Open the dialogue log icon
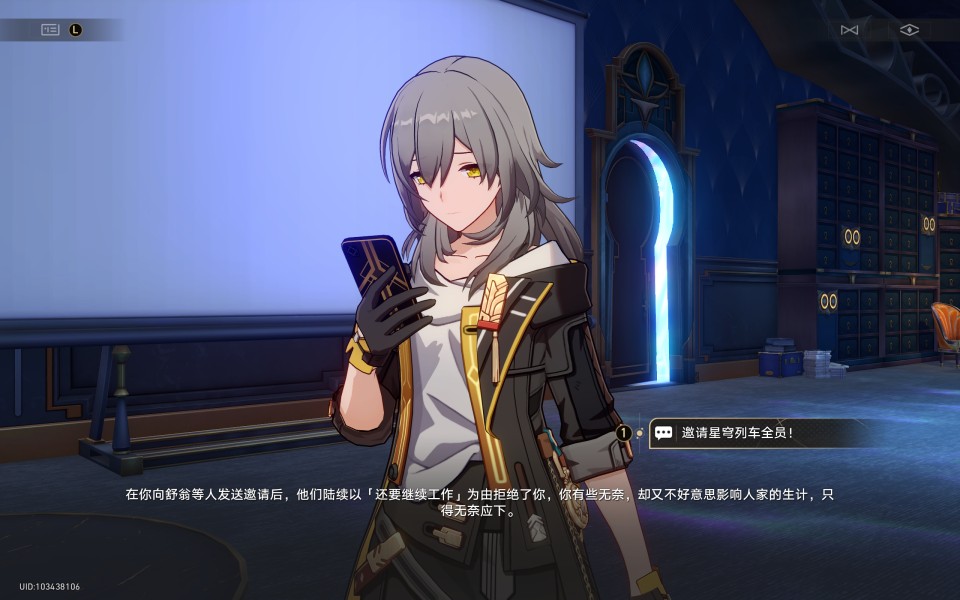This screenshot has height=600, width=960. pyautogui.click(x=50, y=30)
